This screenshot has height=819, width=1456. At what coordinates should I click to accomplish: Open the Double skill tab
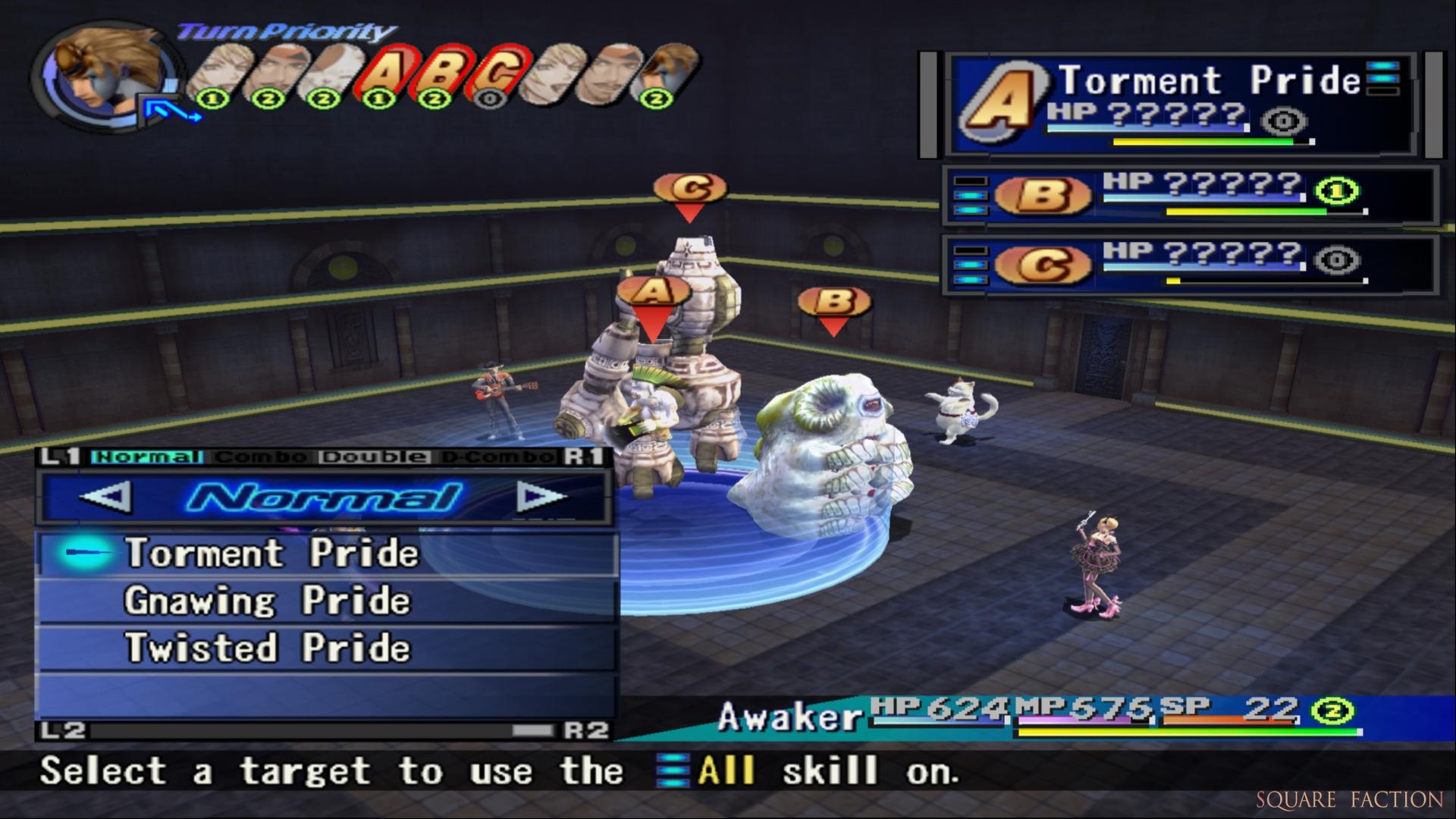tap(374, 457)
